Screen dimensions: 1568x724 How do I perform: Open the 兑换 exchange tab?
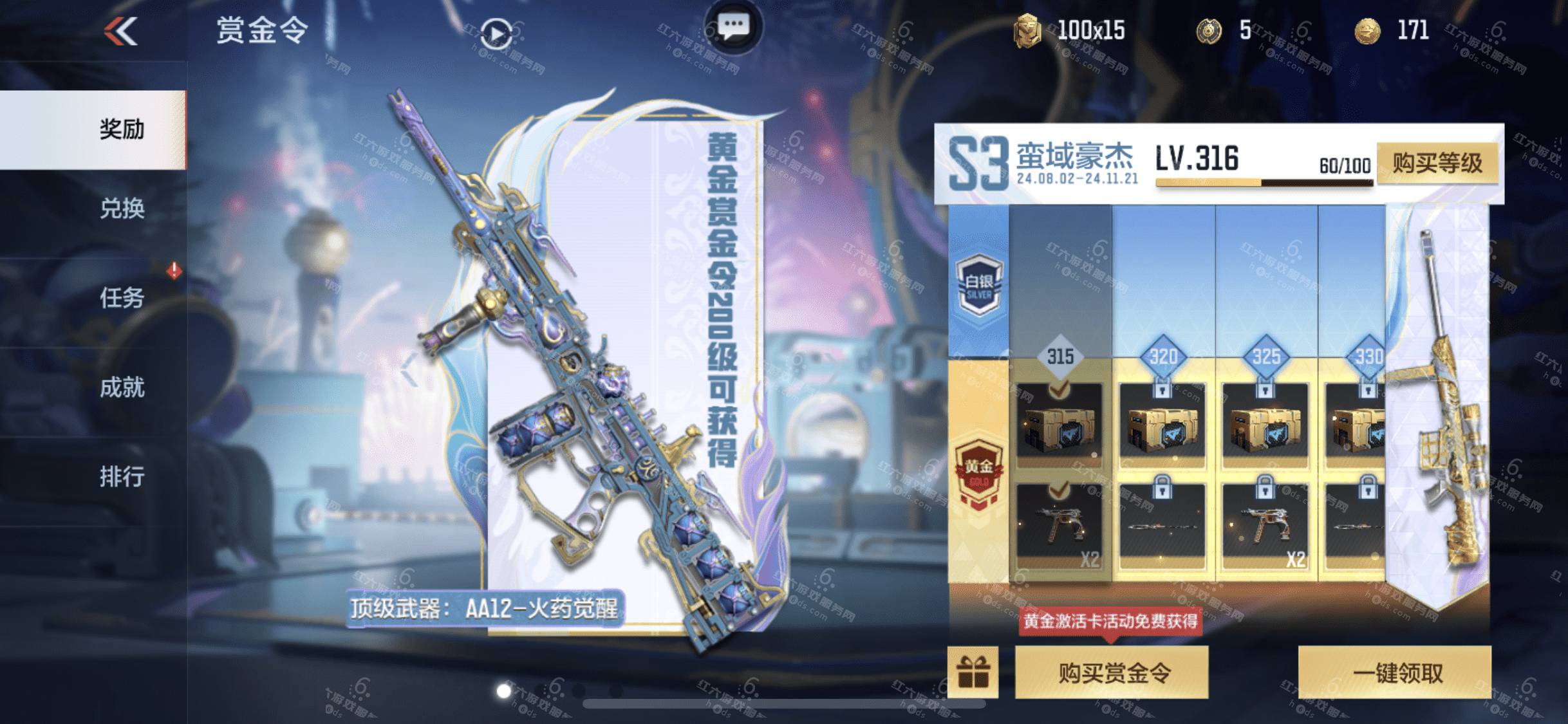tap(121, 209)
